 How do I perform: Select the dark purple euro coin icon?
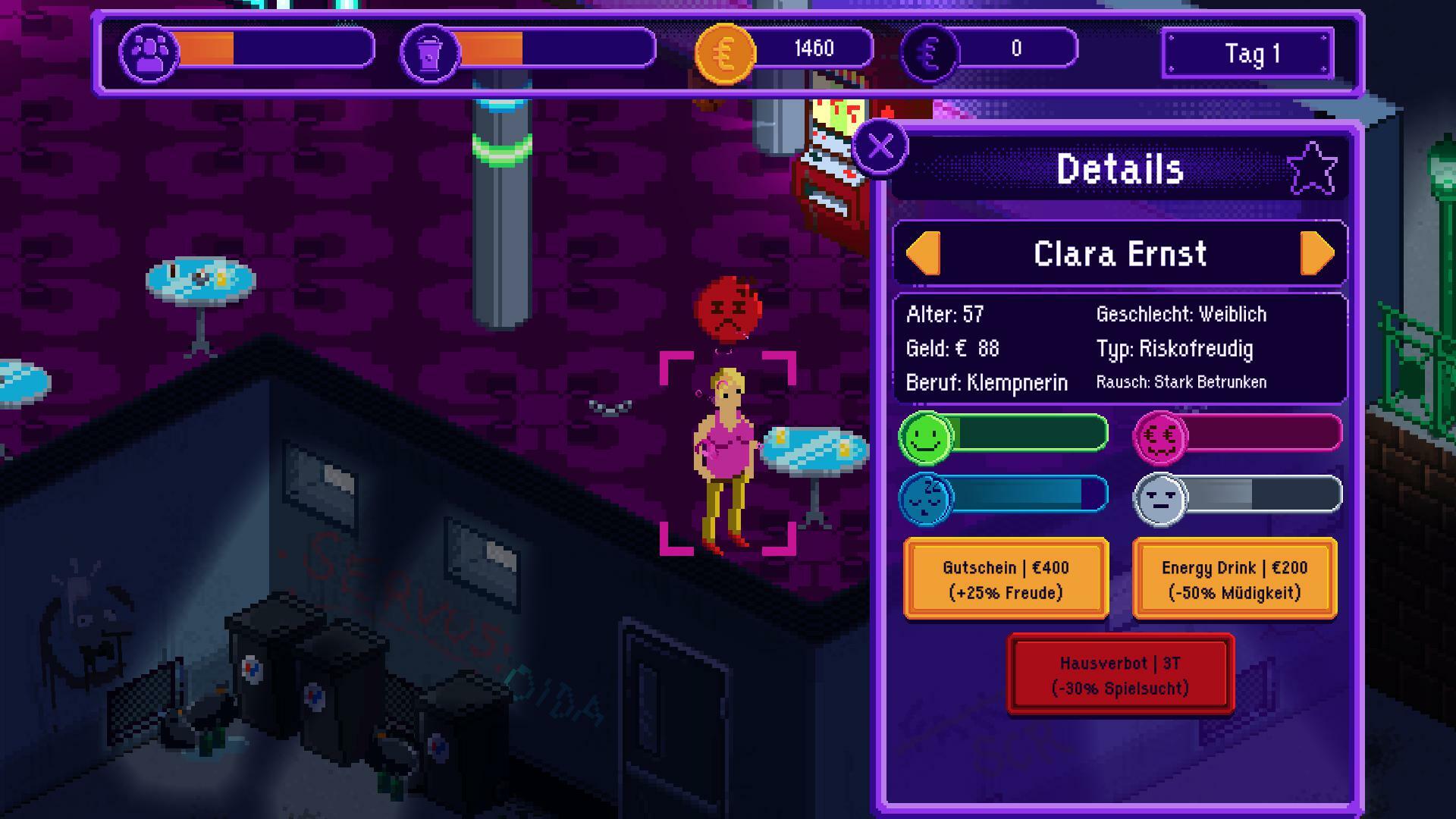click(x=930, y=53)
